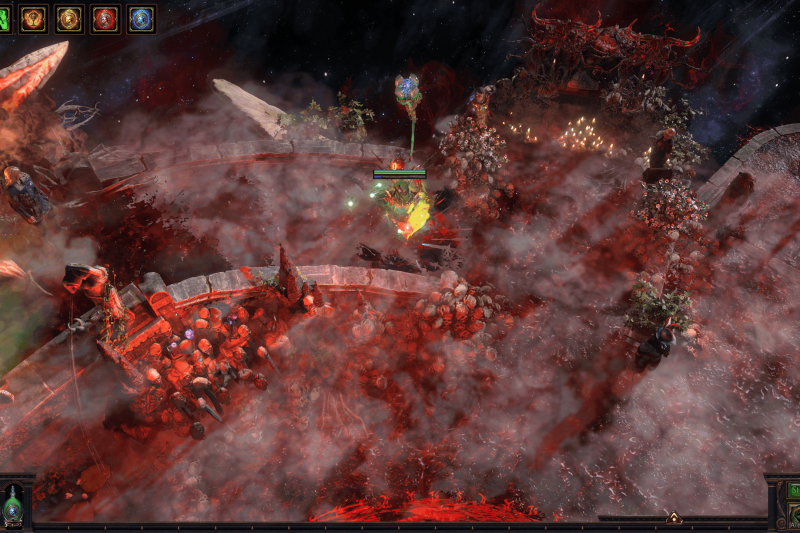Inspect the red flask buff icon
The width and height of the screenshot is (800, 533).
105,18
